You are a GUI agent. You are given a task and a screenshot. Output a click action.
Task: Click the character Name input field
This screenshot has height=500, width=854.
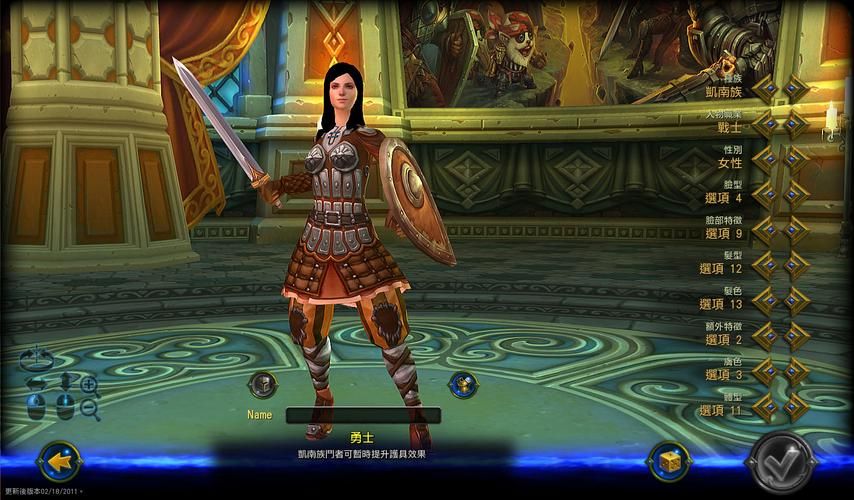pyautogui.click(x=363, y=415)
